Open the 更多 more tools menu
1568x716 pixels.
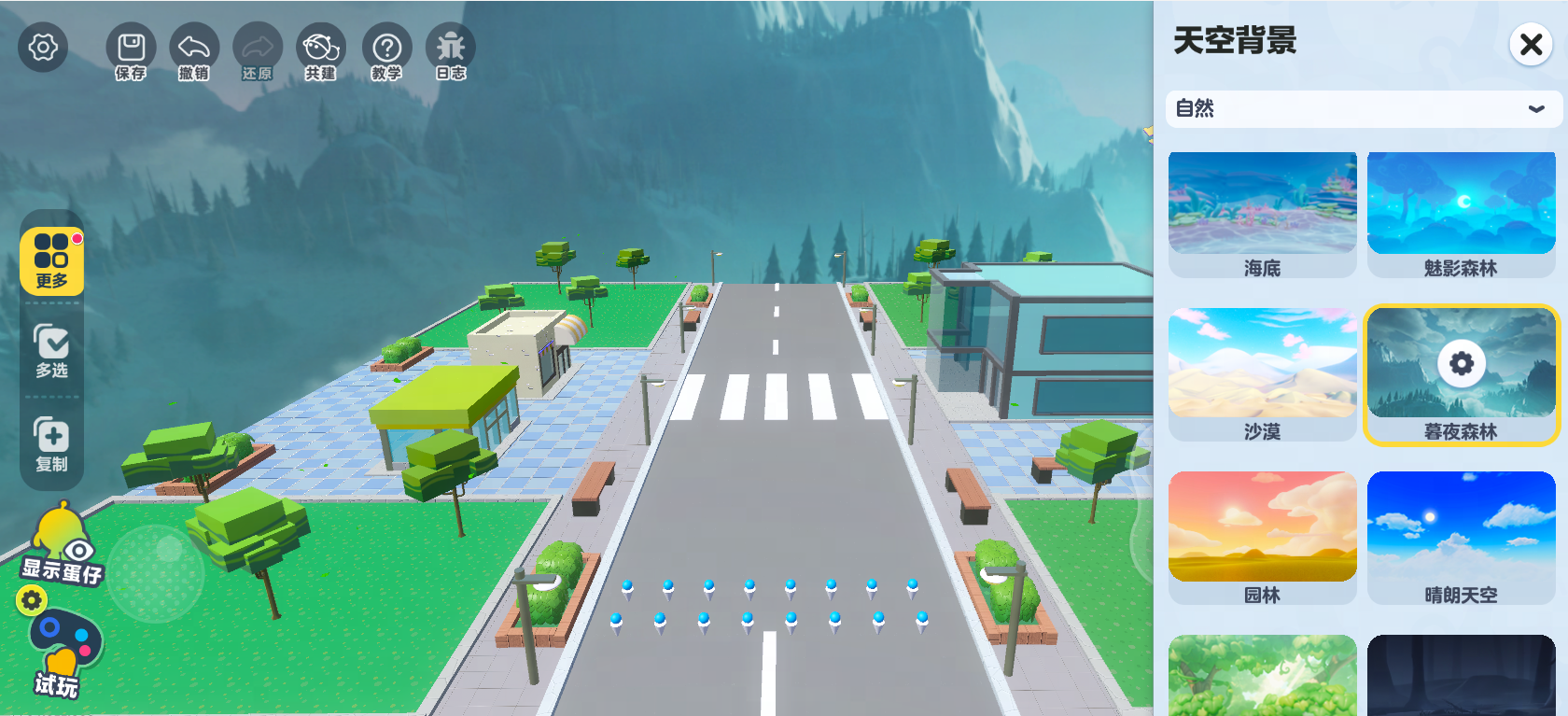[x=52, y=261]
